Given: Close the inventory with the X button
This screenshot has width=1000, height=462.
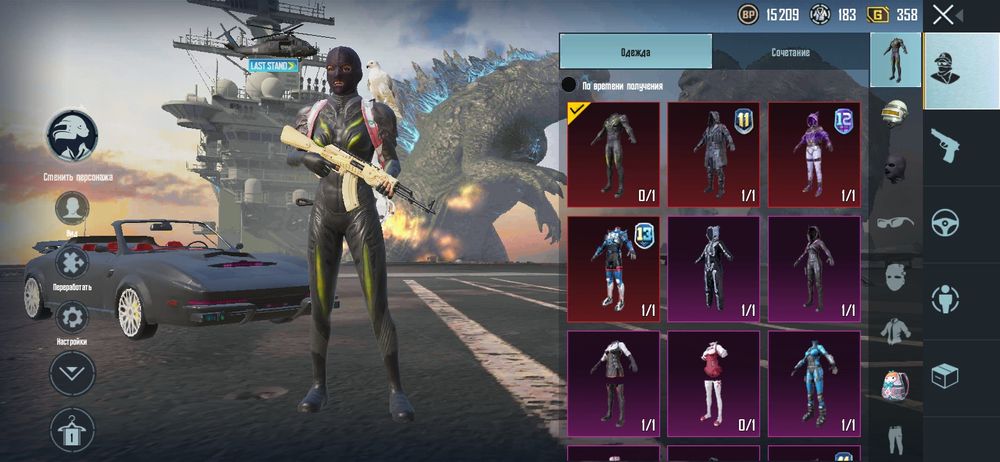Looking at the screenshot, I should pos(943,14).
